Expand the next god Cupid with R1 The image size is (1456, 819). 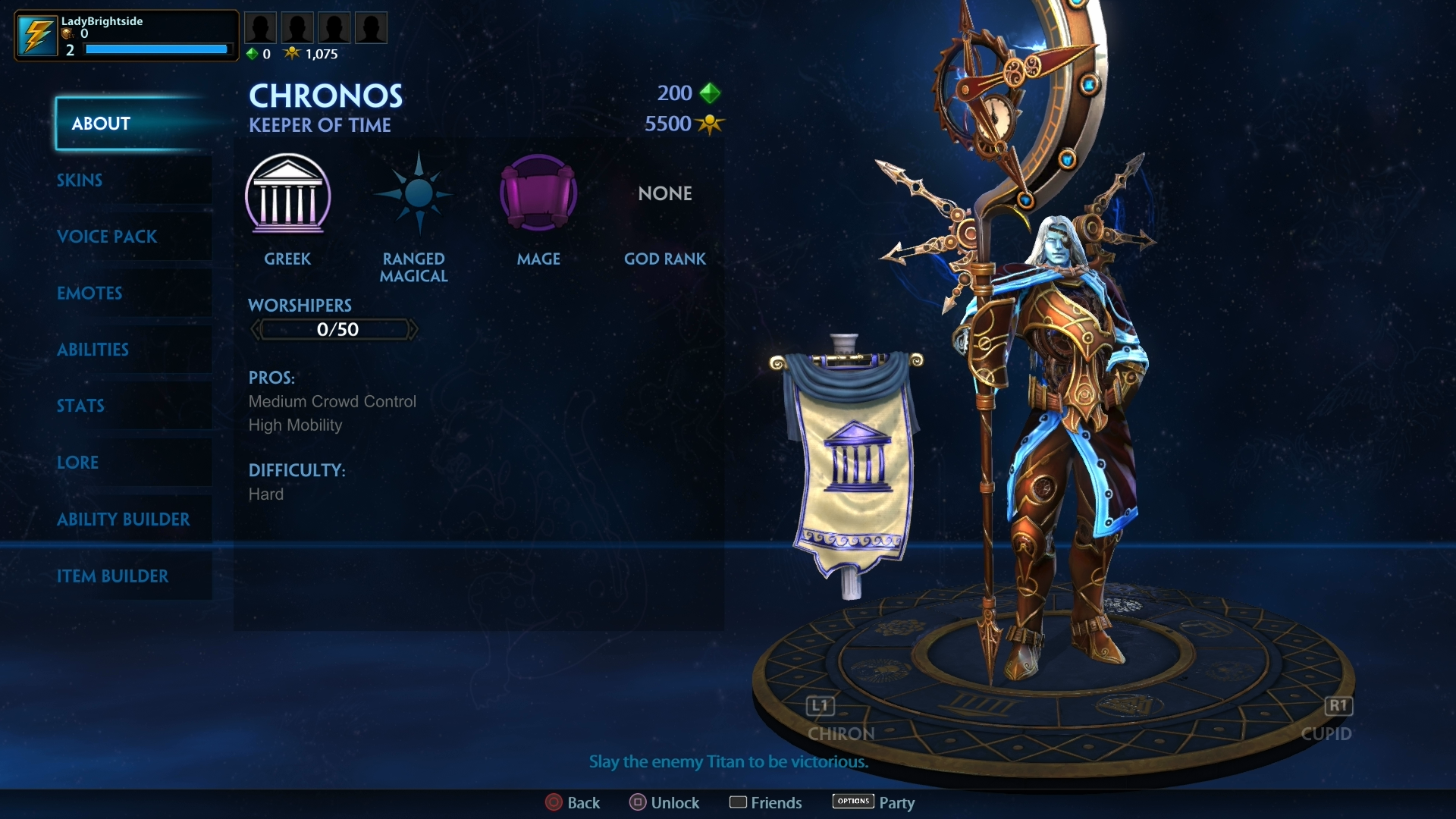click(1338, 706)
